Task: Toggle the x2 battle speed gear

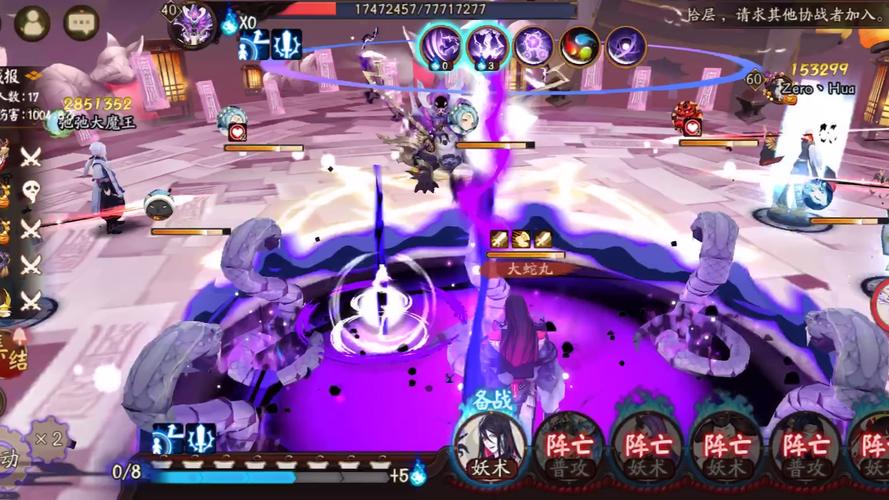Action: (46, 438)
